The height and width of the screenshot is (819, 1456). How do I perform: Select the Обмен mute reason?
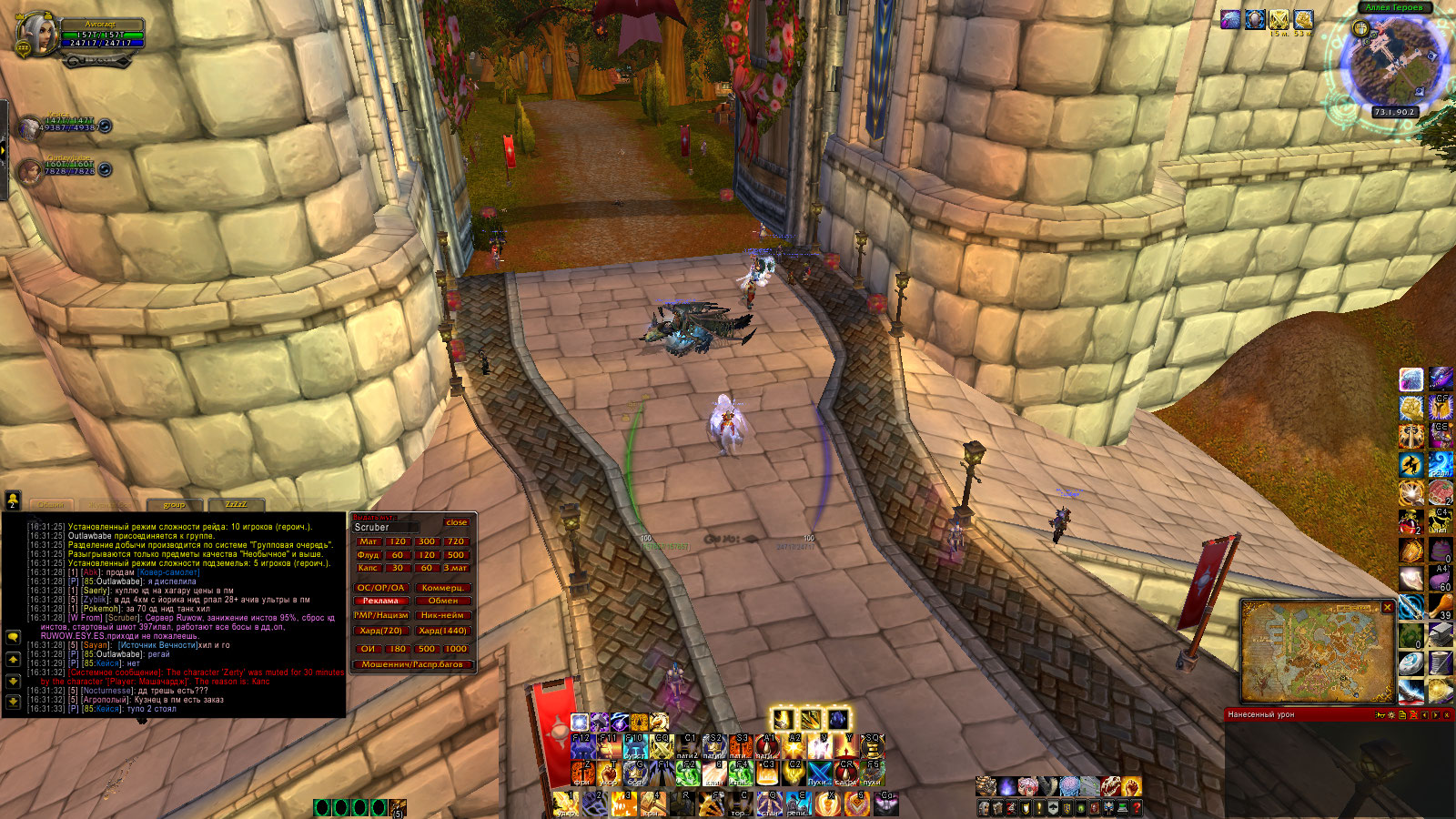[443, 601]
